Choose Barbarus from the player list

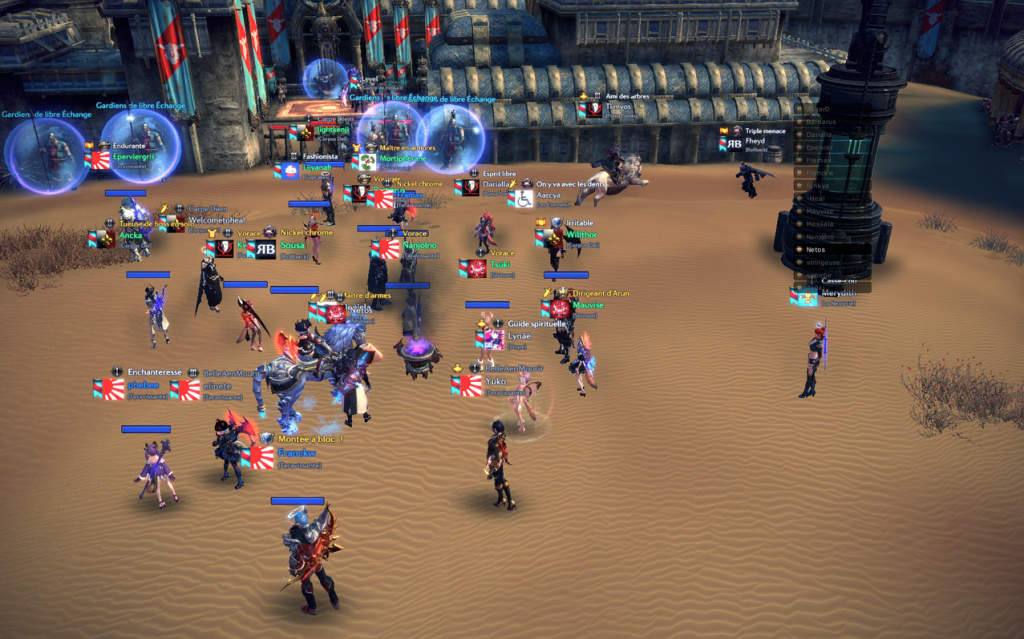coord(820,122)
